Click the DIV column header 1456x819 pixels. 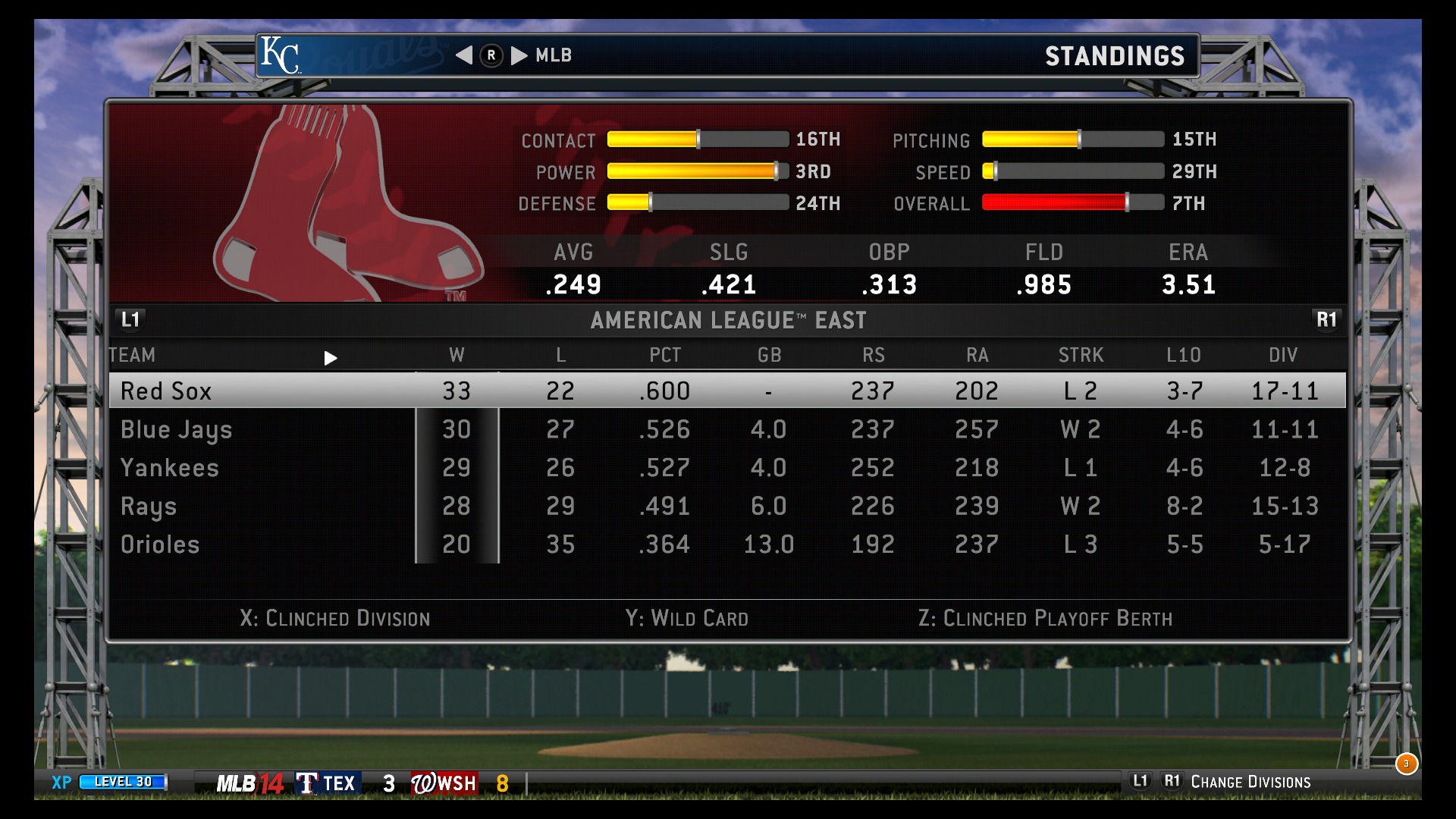[x=1283, y=355]
